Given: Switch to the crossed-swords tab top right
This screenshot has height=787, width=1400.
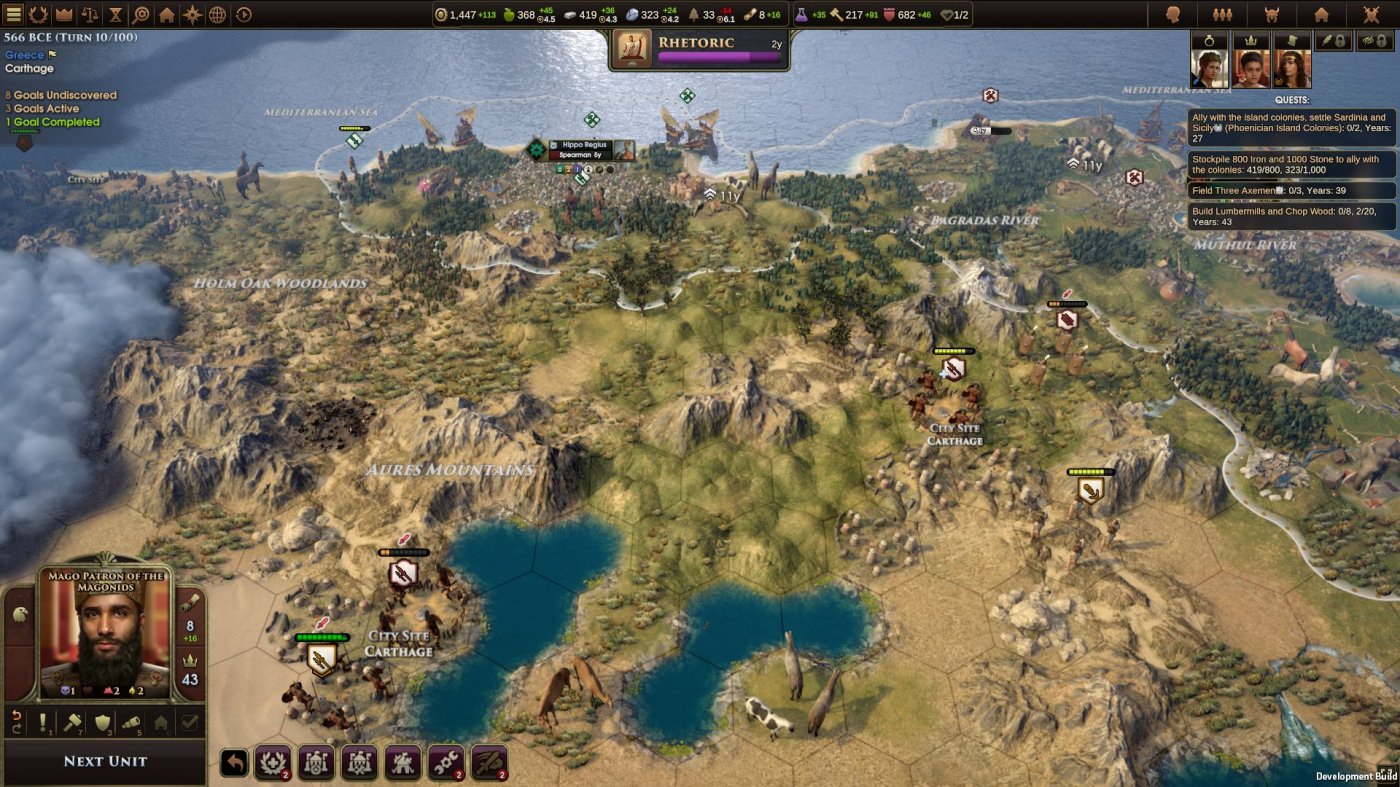Looking at the screenshot, I should [1370, 14].
